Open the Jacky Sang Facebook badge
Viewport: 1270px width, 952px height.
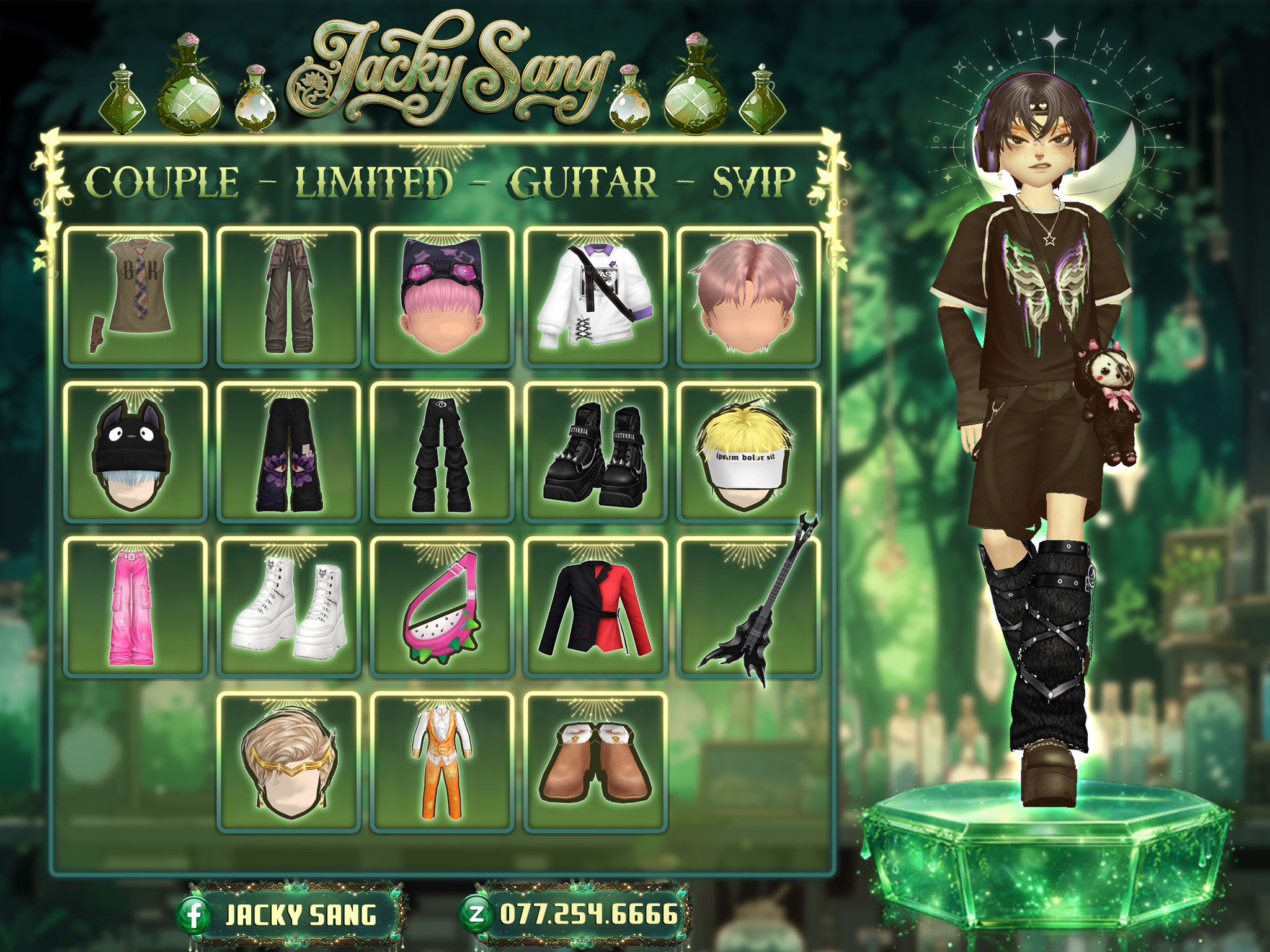tap(290, 915)
